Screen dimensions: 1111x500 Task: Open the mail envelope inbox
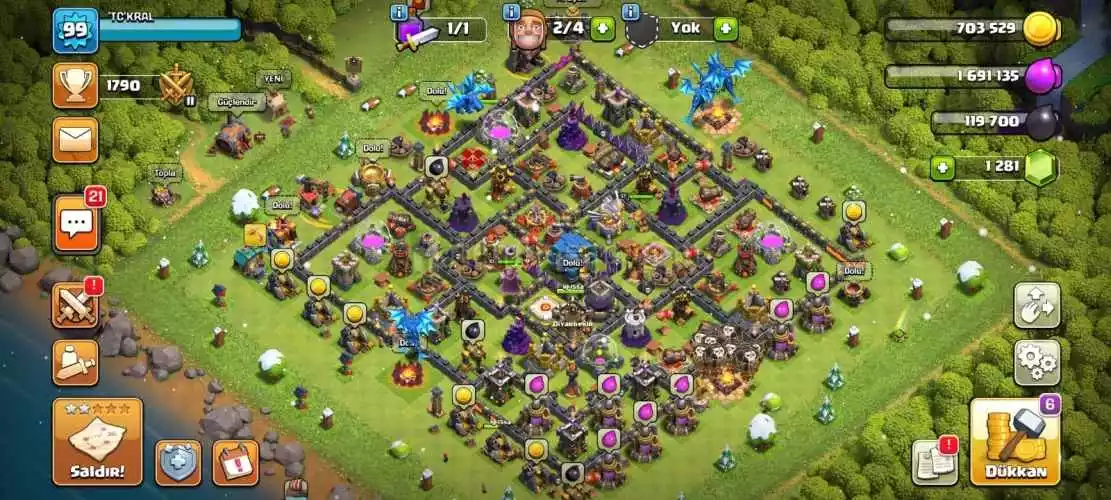75,140
